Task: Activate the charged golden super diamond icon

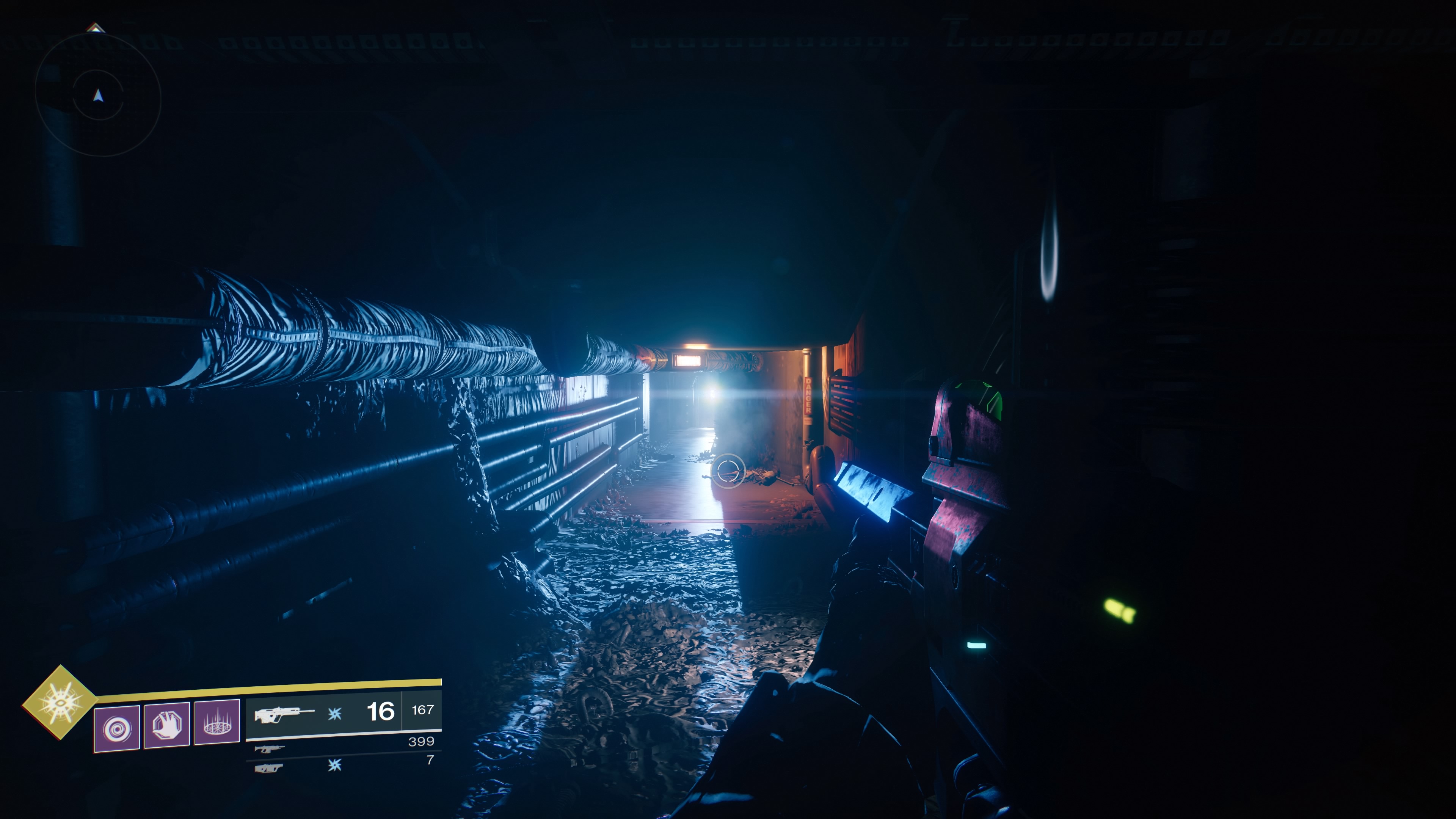Action: 60,702
